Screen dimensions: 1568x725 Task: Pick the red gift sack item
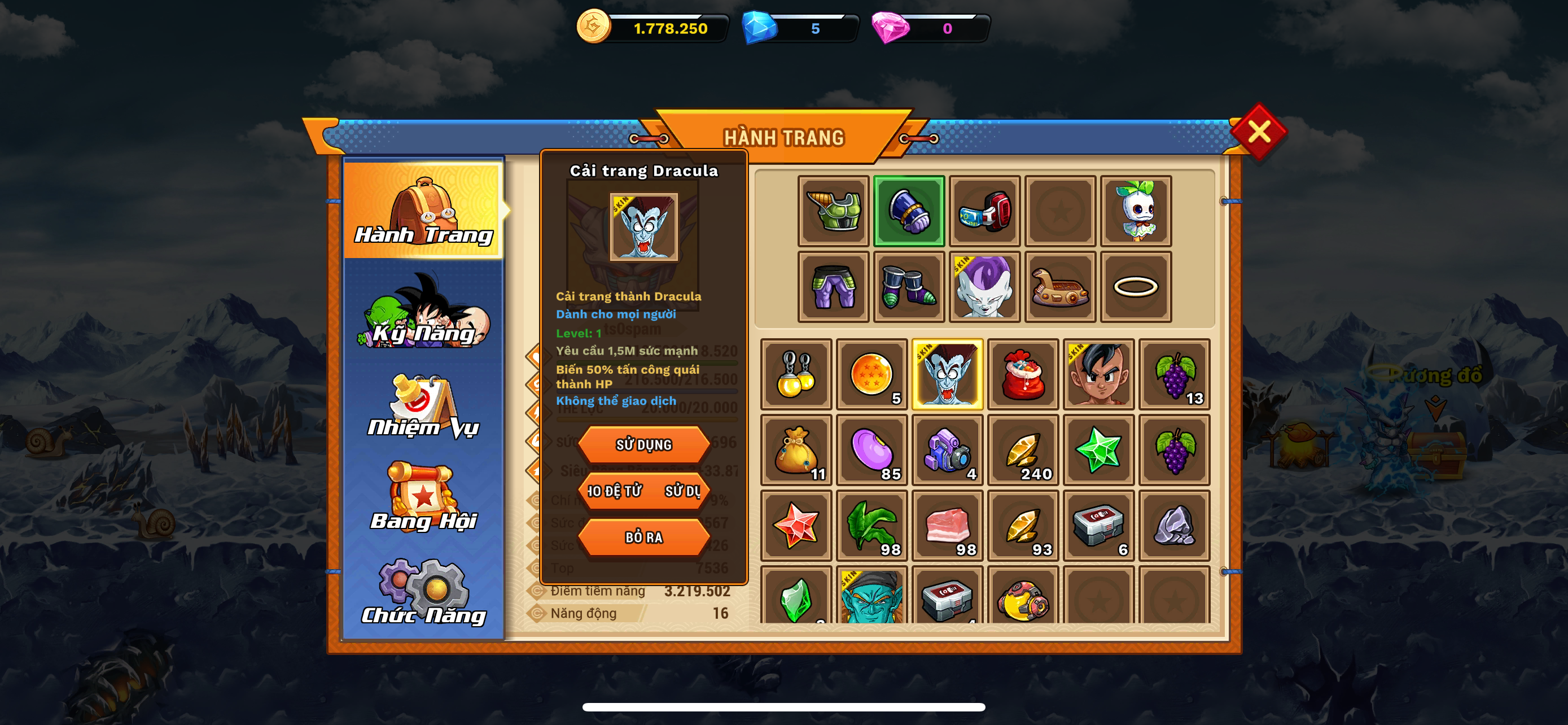point(1023,374)
